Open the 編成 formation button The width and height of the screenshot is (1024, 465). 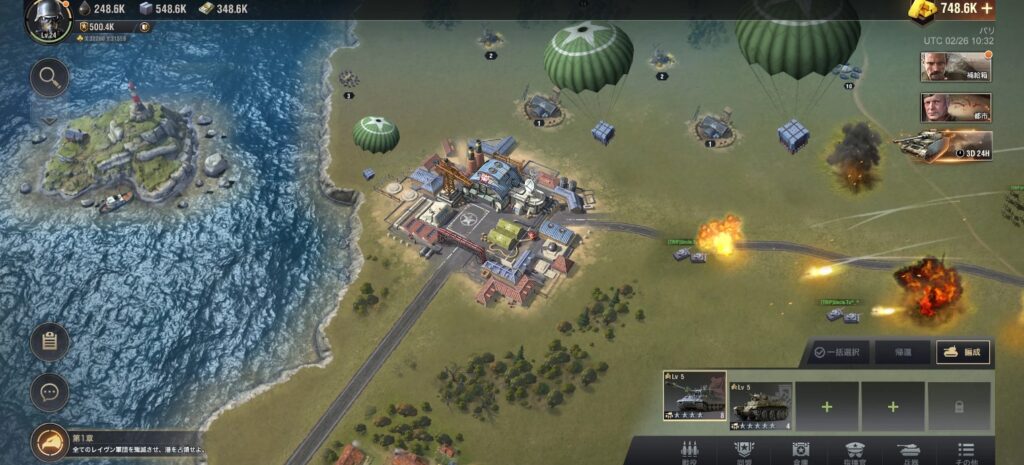point(962,352)
